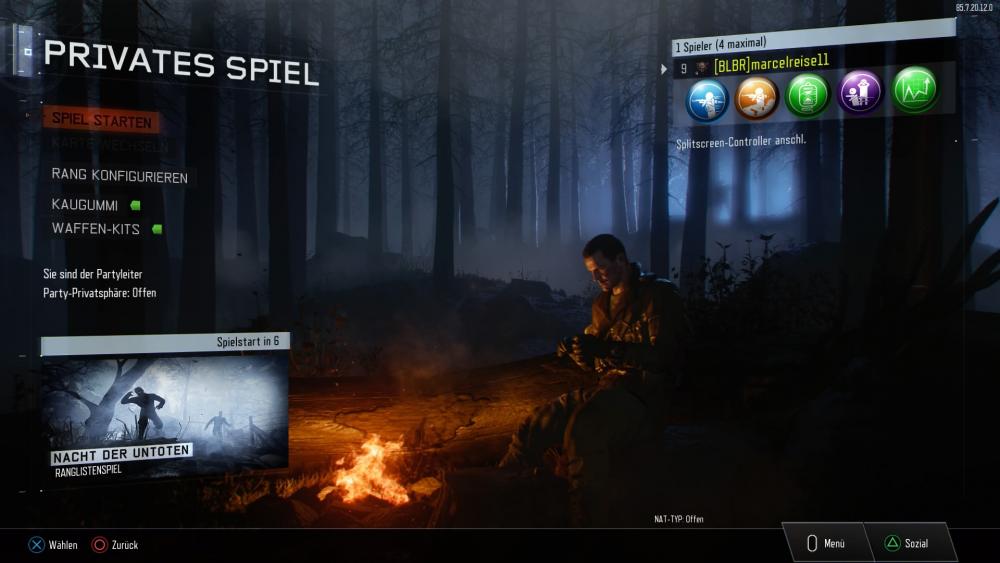Select the Nacht der Untoten map thumbnail
1000x563 pixels.
click(165, 412)
